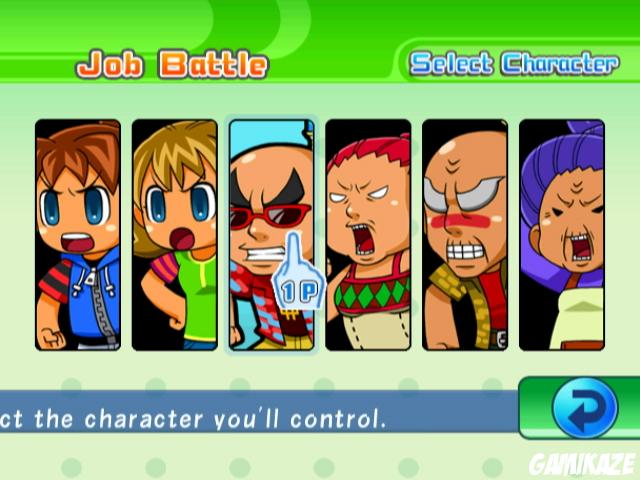This screenshot has height=480, width=640.
Task: Choose the bald old man with white eyebrows
Action: [464, 235]
